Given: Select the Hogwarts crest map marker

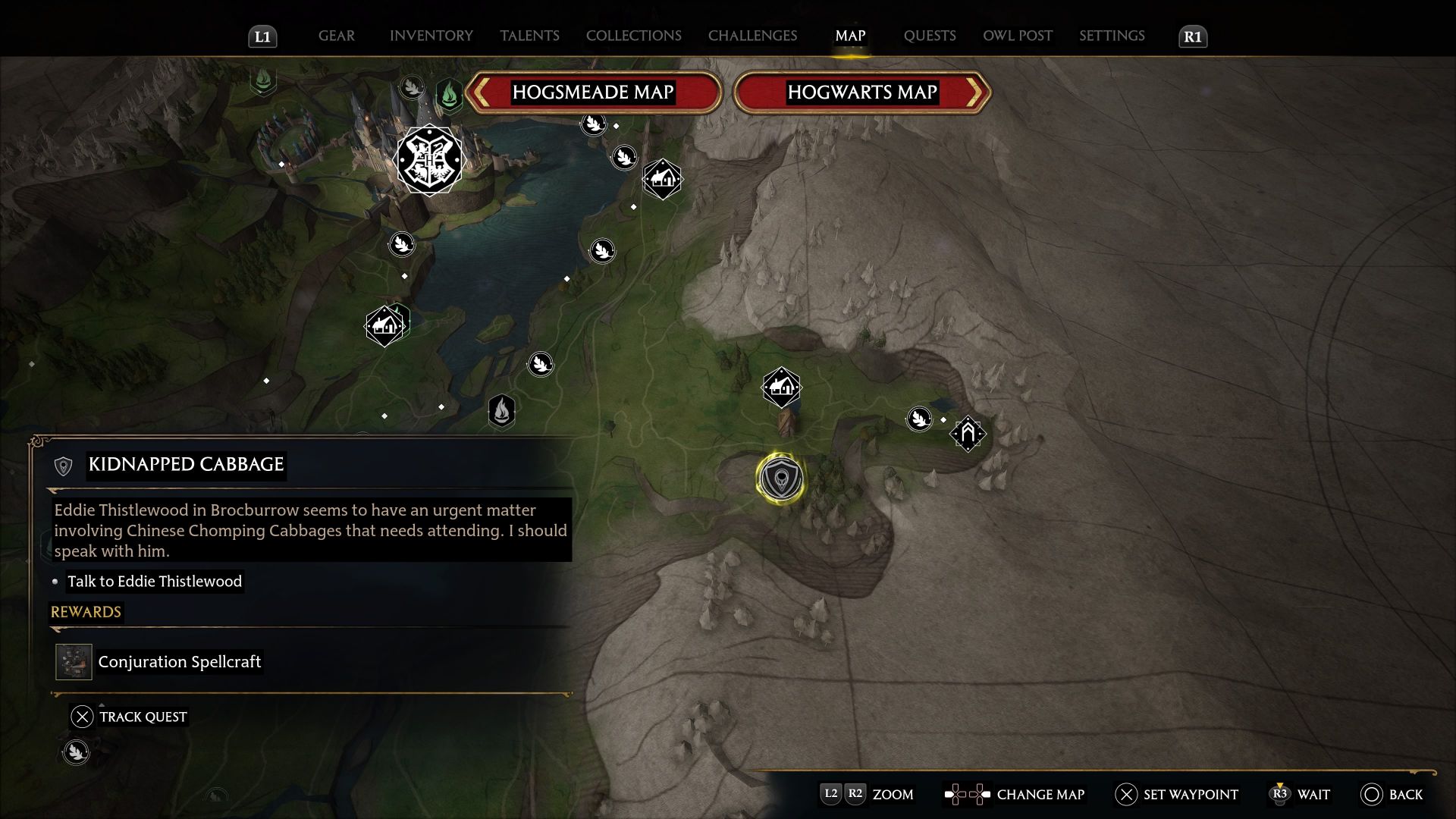Looking at the screenshot, I should coord(429,160).
